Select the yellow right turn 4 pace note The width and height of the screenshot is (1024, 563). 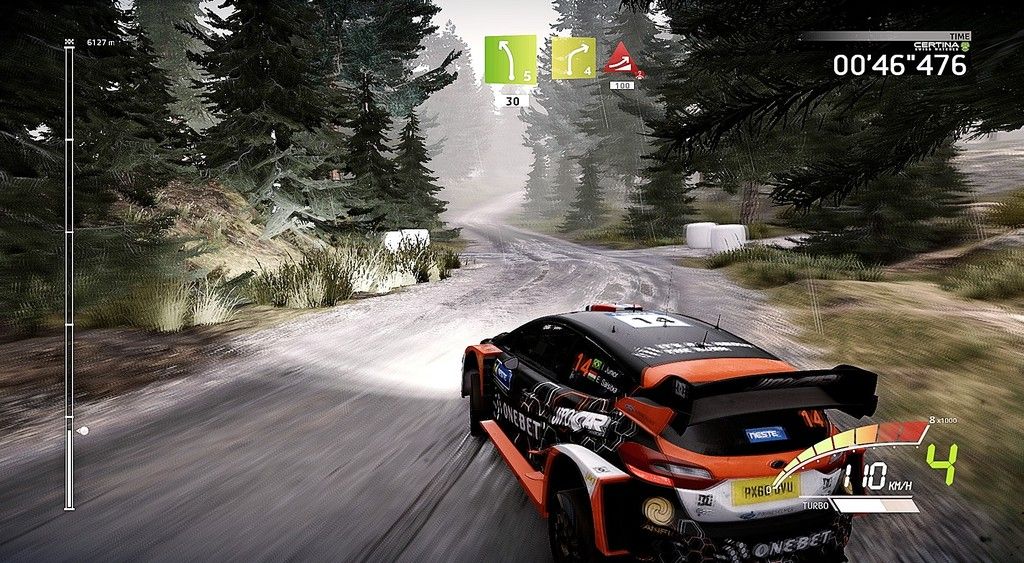coord(573,58)
